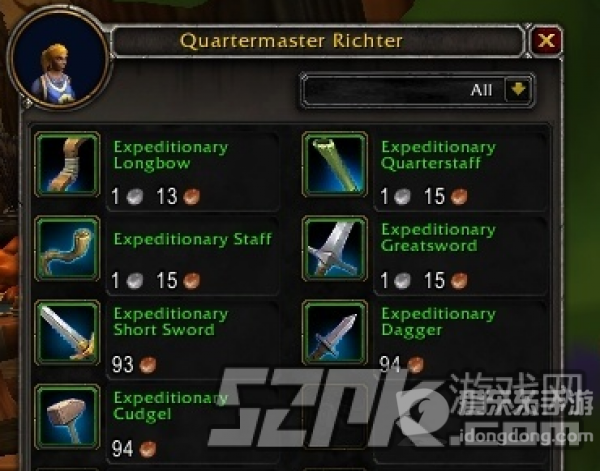Click the Quartermaster Richter portrait
The image size is (600, 471).
point(57,62)
